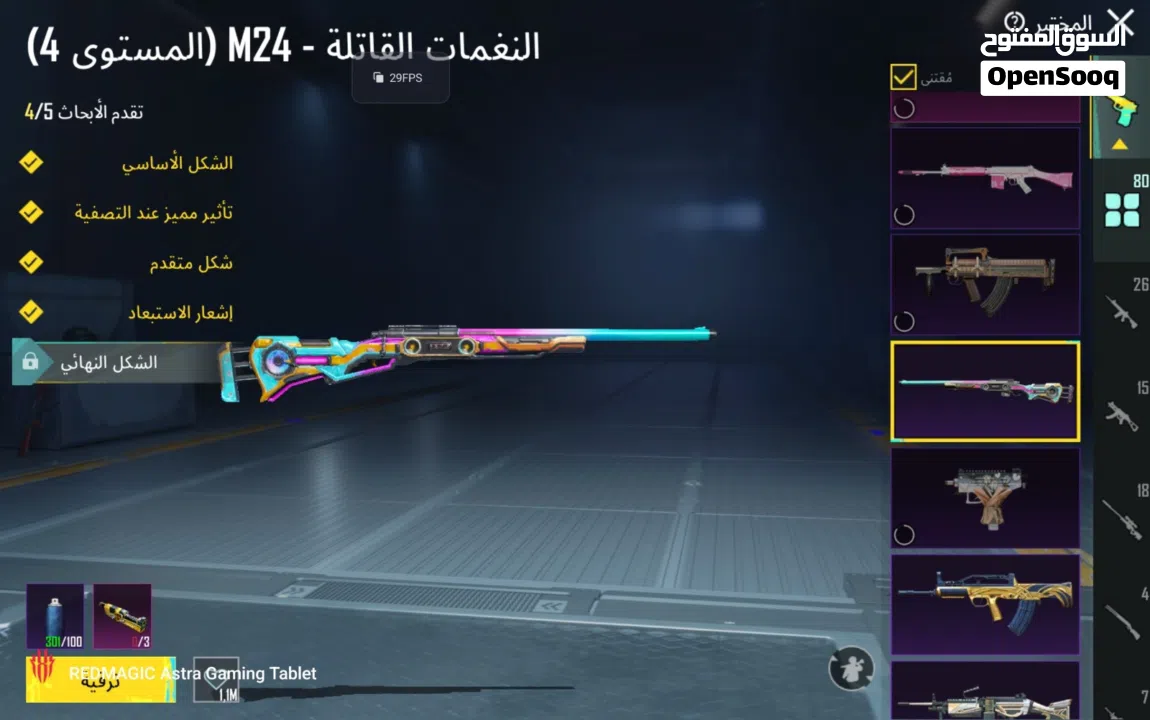Select the yellow weapon material slot

122,616
